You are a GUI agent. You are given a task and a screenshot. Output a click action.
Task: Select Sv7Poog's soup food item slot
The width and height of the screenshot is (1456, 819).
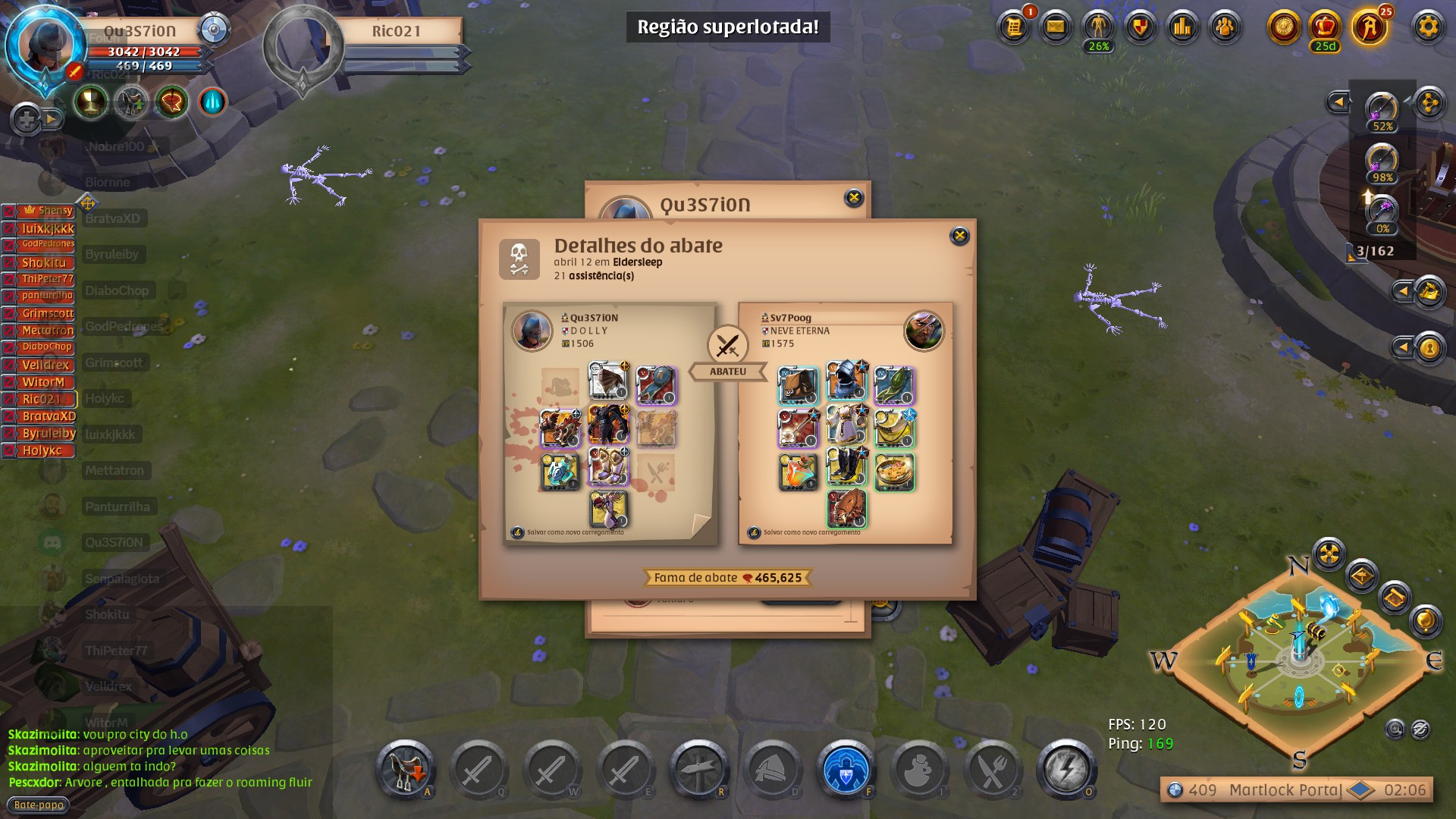click(894, 472)
